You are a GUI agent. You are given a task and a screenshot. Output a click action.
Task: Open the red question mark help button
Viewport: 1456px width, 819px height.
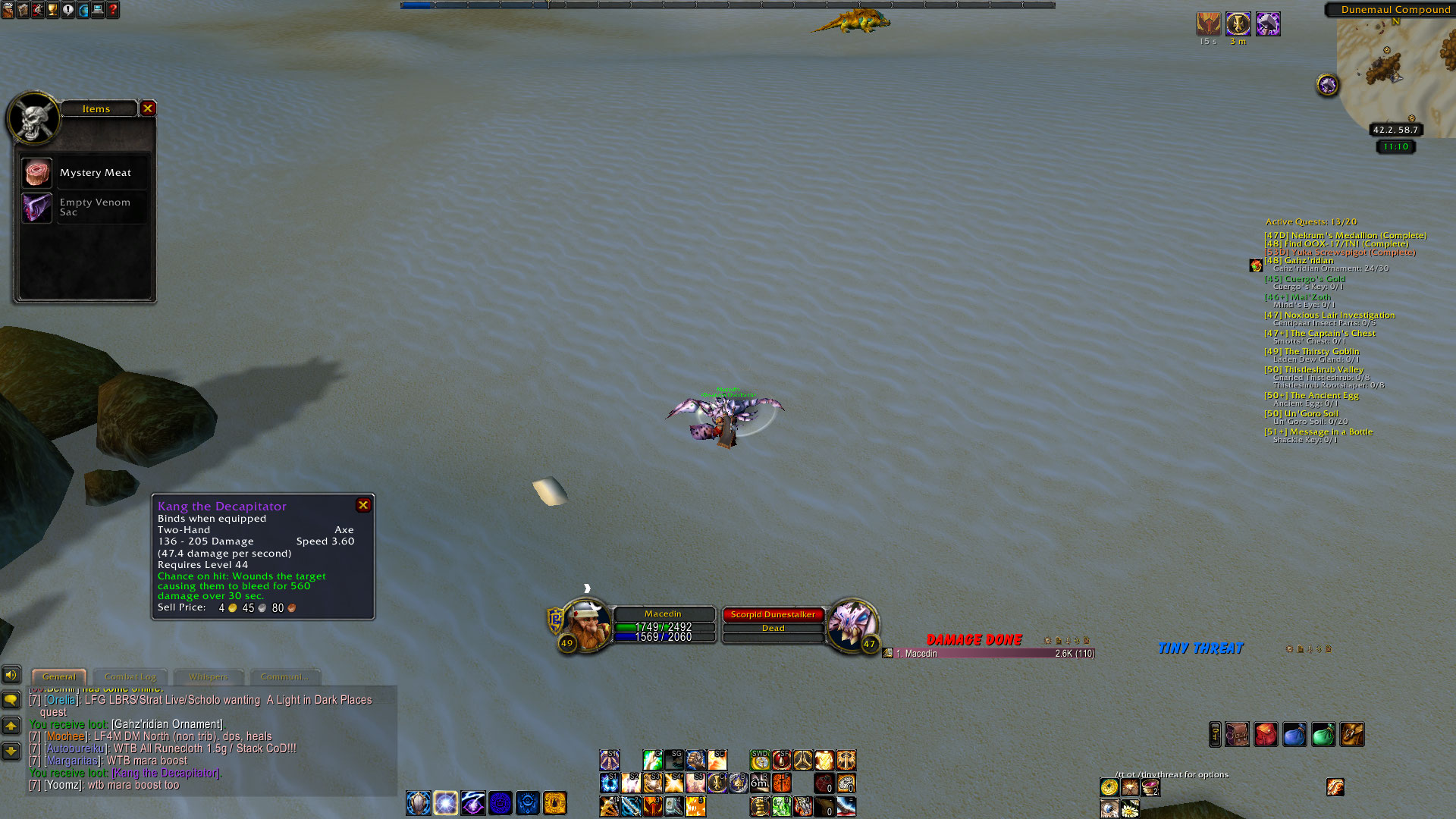(113, 10)
